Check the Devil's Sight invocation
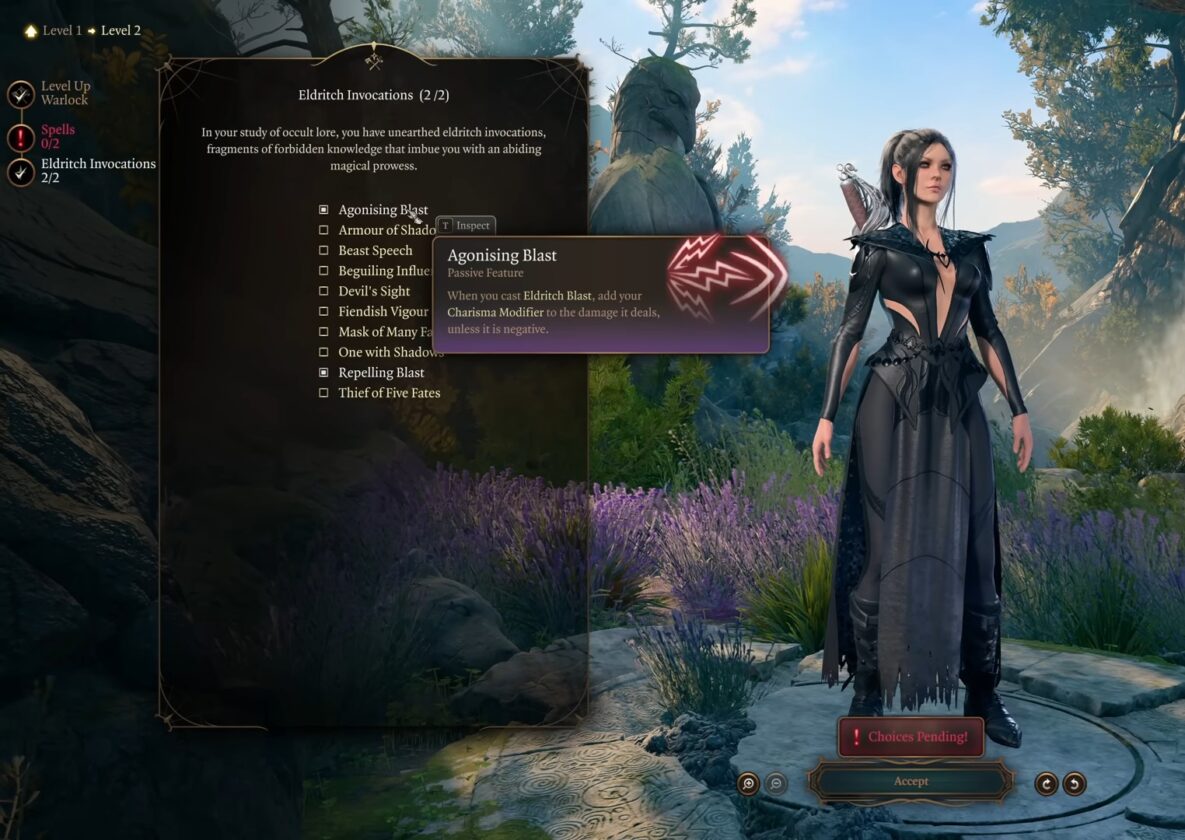 (323, 291)
